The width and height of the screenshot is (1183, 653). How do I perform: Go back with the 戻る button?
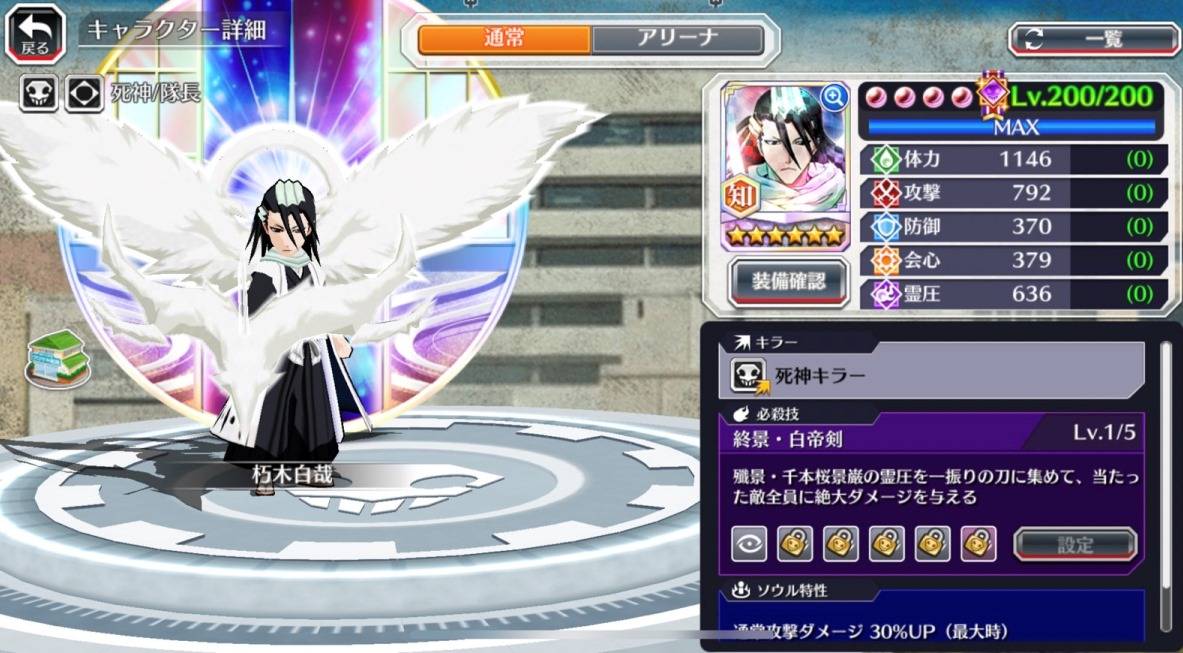tap(35, 33)
